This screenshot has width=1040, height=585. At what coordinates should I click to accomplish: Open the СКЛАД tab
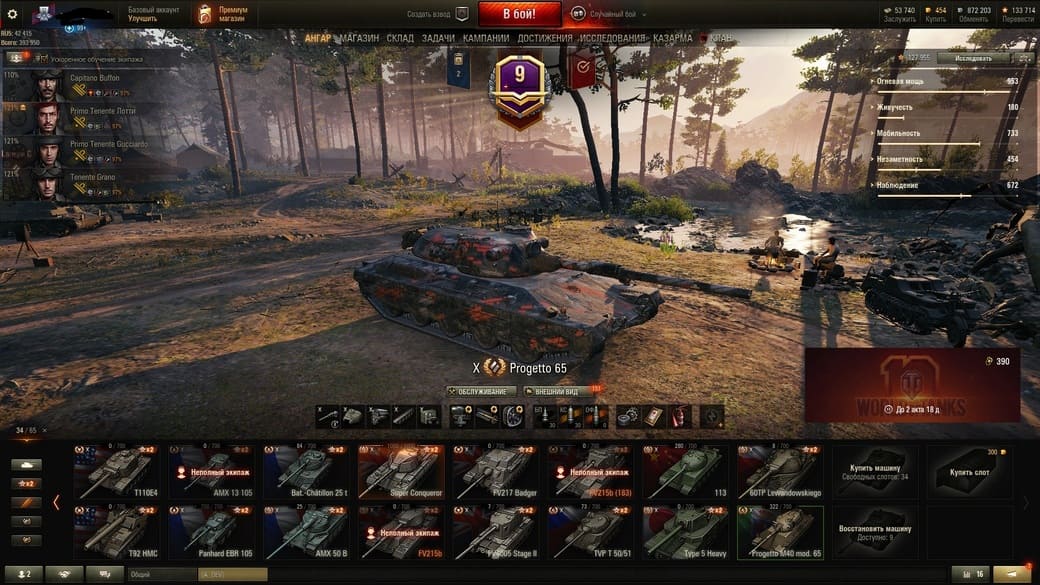click(x=400, y=38)
